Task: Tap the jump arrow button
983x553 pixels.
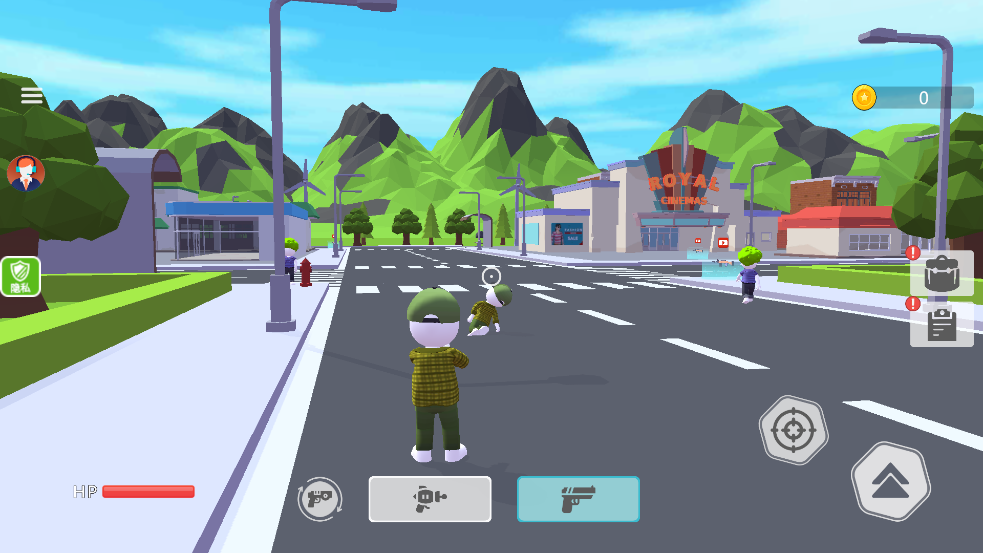Action: (x=889, y=482)
